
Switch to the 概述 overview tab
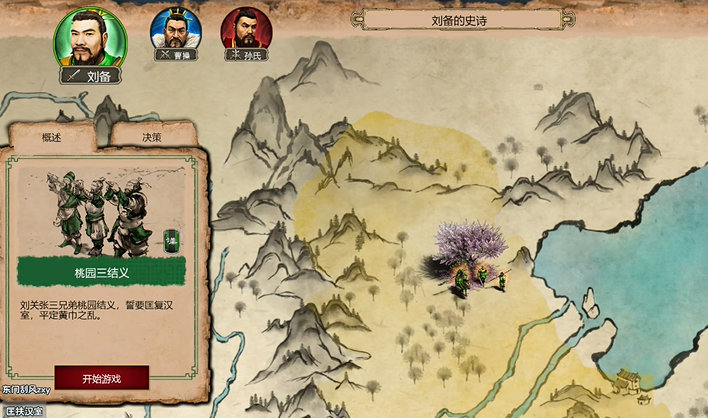click(51, 137)
